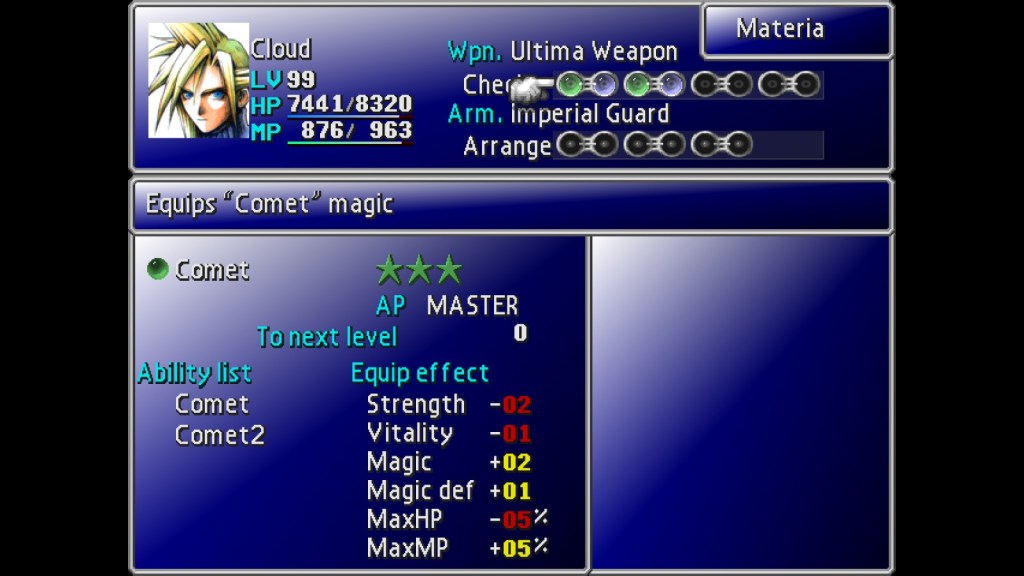Click the Ultima Weapon name

593,52
